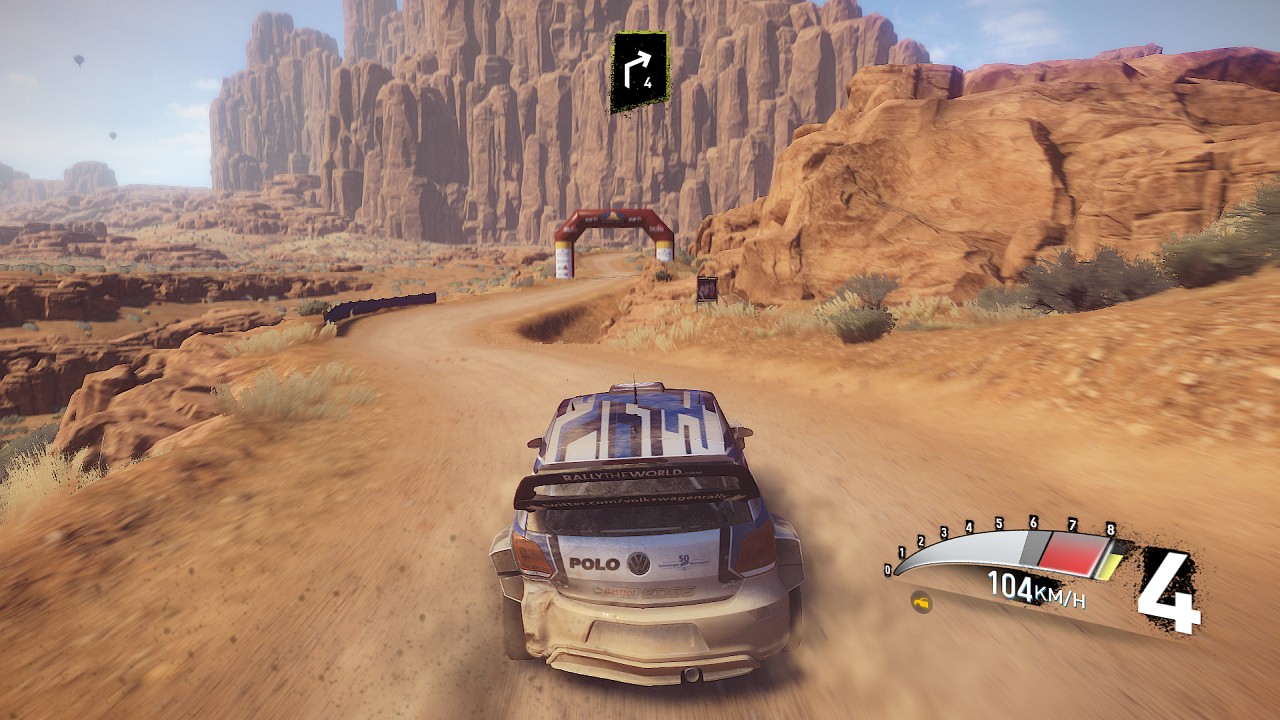Screen dimensions: 1280x720
Task: Select the small orange indicator beside the speedometer
Action: point(921,603)
